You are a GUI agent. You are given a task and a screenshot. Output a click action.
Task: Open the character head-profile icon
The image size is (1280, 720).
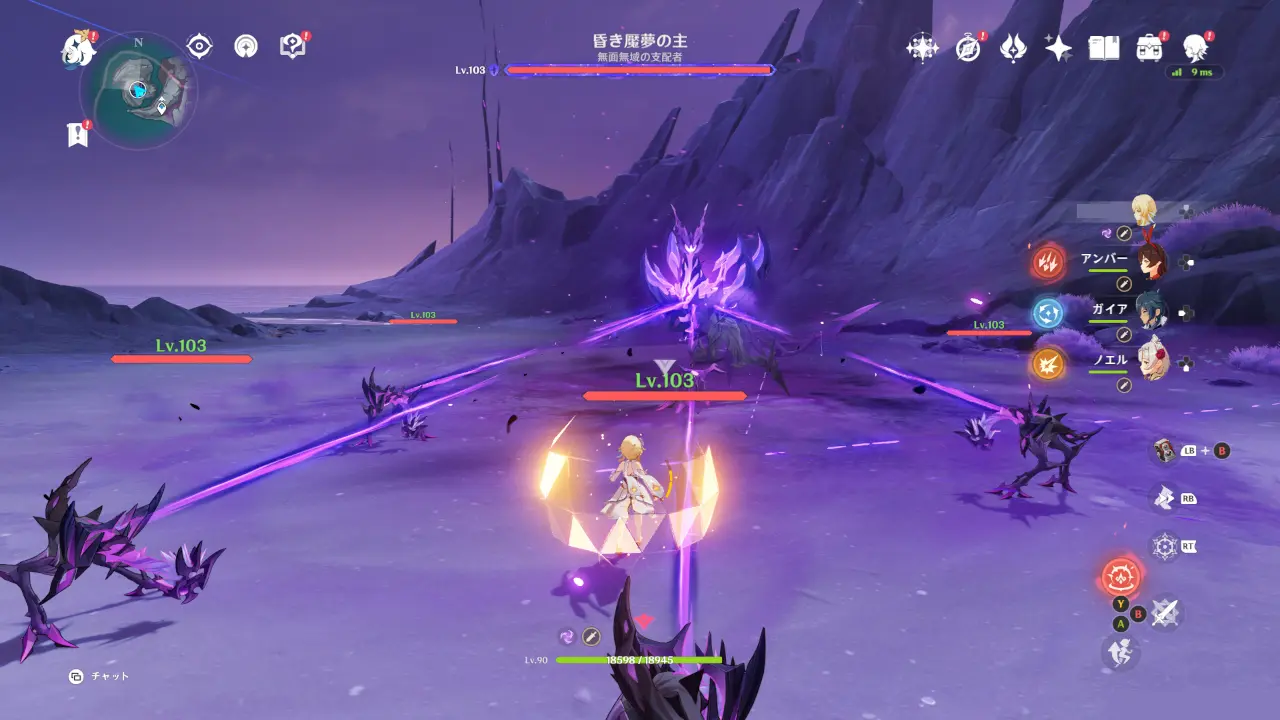[1194, 47]
